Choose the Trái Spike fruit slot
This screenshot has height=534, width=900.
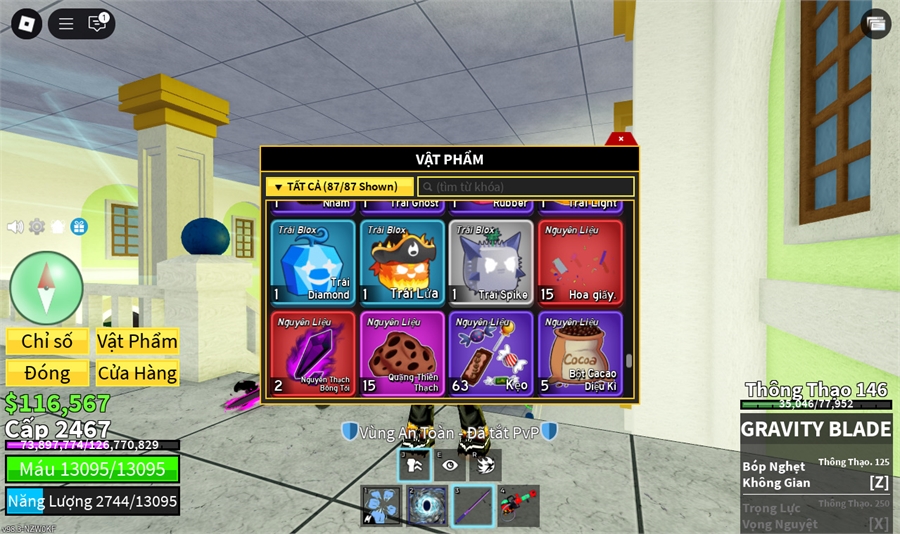click(x=491, y=262)
